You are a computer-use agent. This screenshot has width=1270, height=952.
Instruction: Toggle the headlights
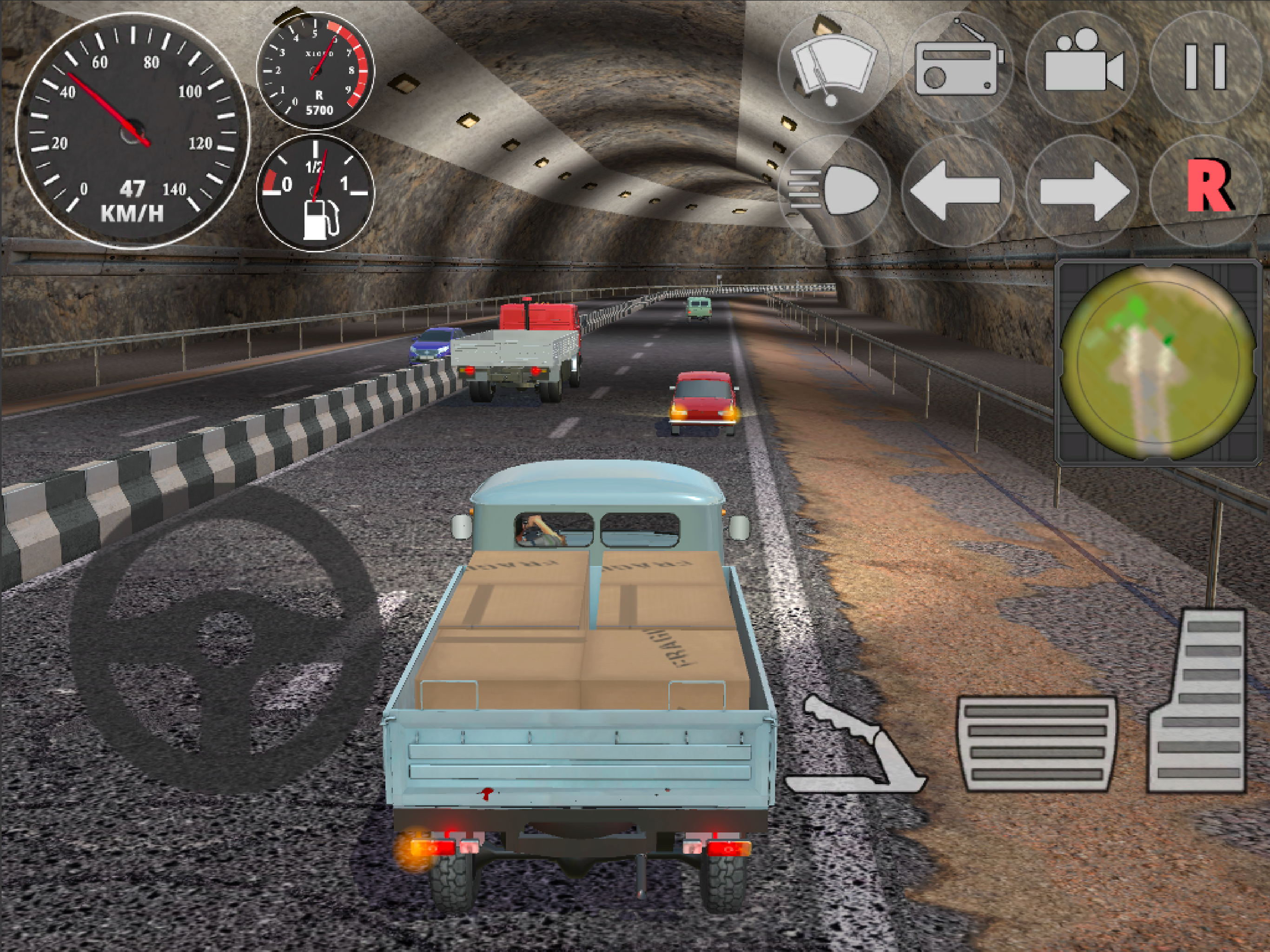click(x=833, y=190)
